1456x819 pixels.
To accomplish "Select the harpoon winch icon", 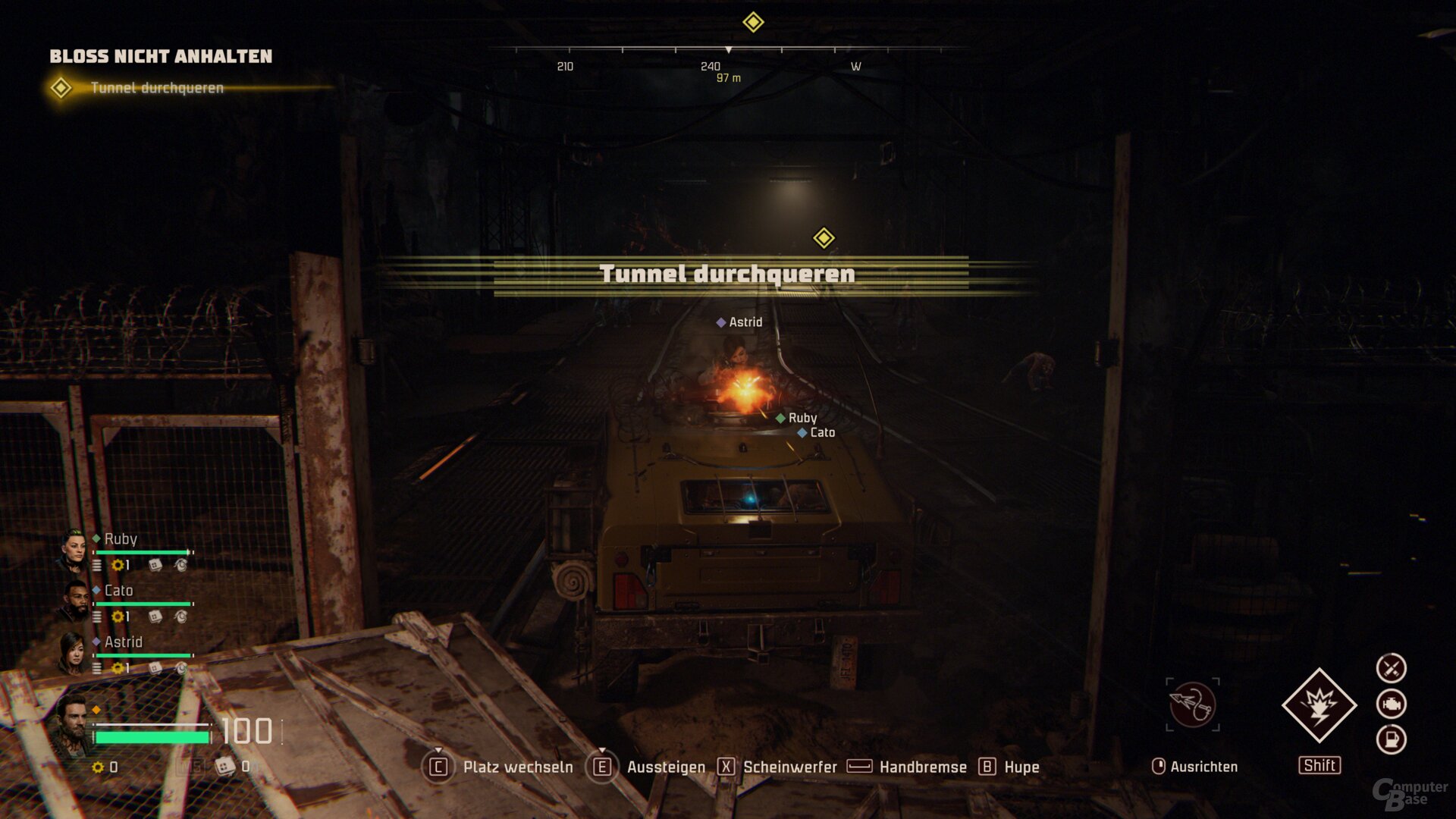I will (x=1192, y=704).
